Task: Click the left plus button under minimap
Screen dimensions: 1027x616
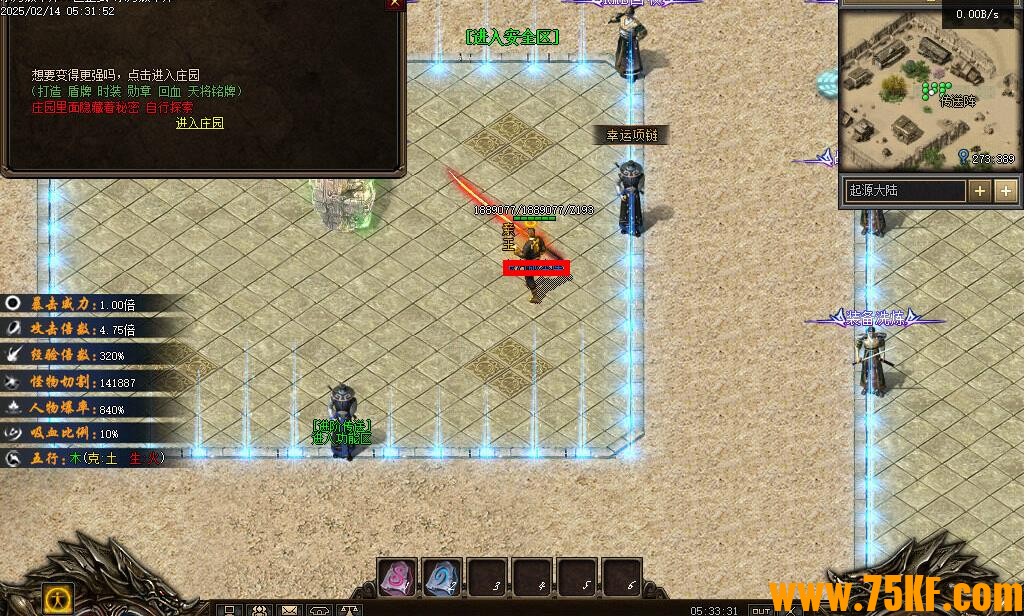Action: click(x=980, y=190)
